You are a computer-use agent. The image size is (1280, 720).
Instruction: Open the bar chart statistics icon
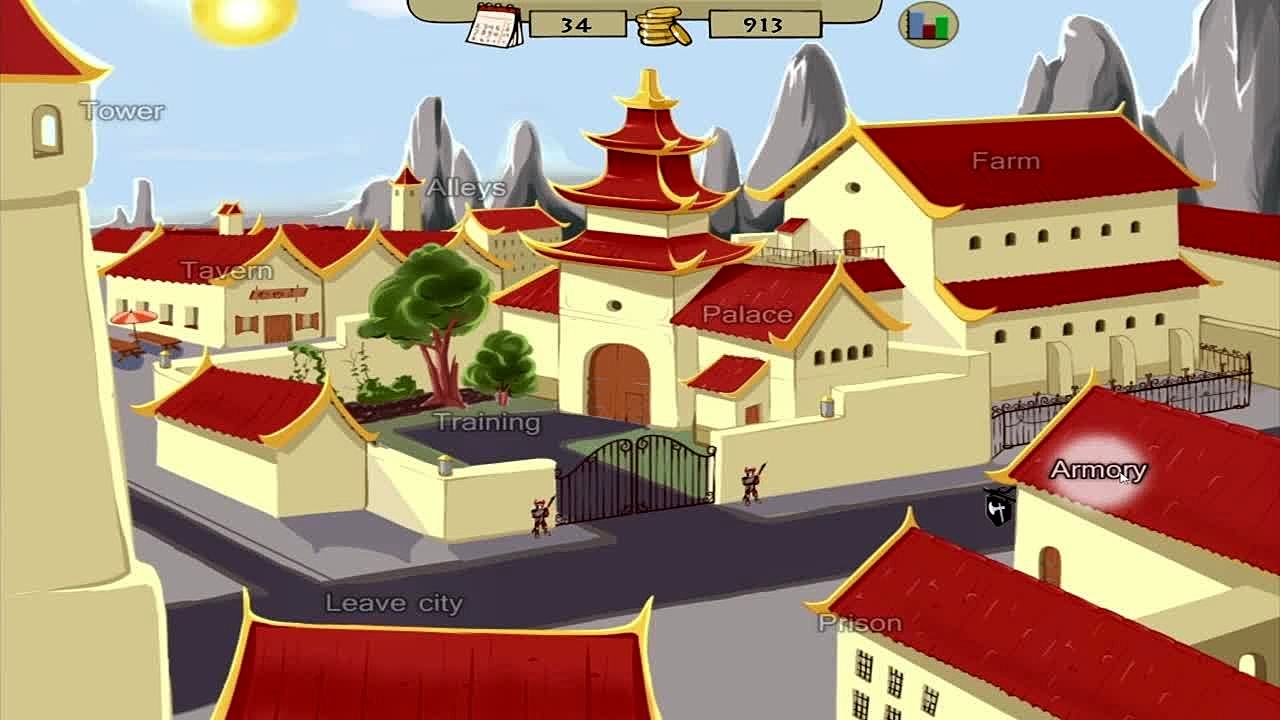(928, 24)
